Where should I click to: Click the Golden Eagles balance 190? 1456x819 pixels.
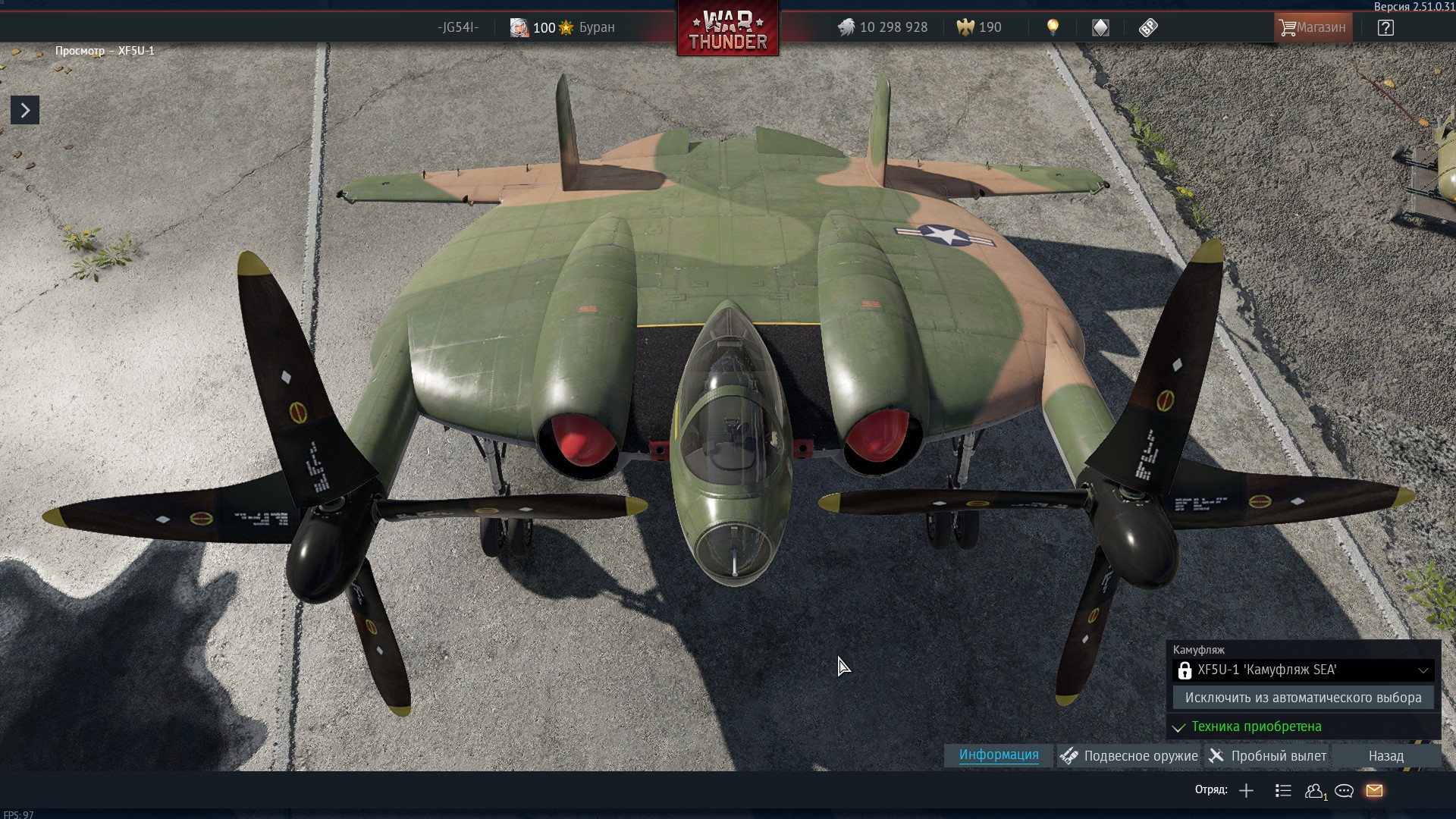(x=979, y=28)
